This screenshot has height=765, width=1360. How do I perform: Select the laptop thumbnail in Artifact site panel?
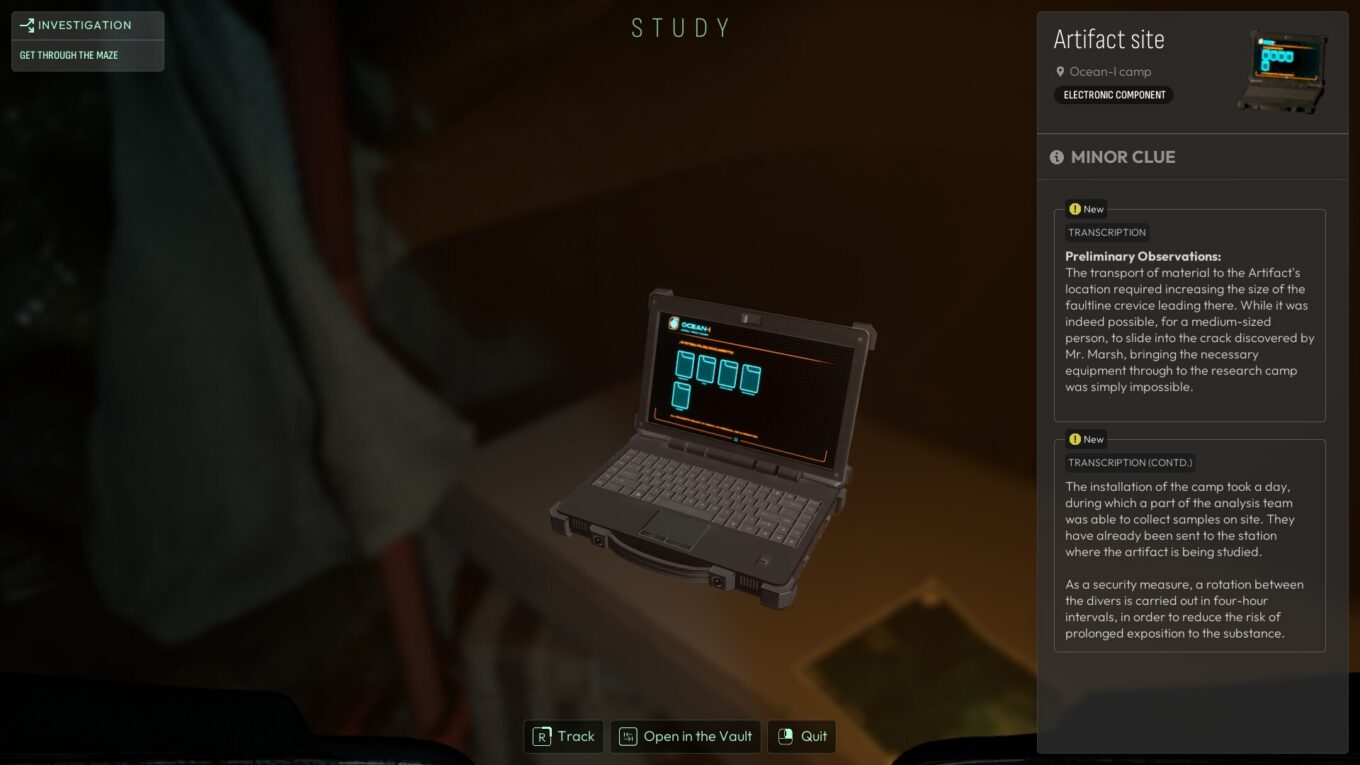1282,71
